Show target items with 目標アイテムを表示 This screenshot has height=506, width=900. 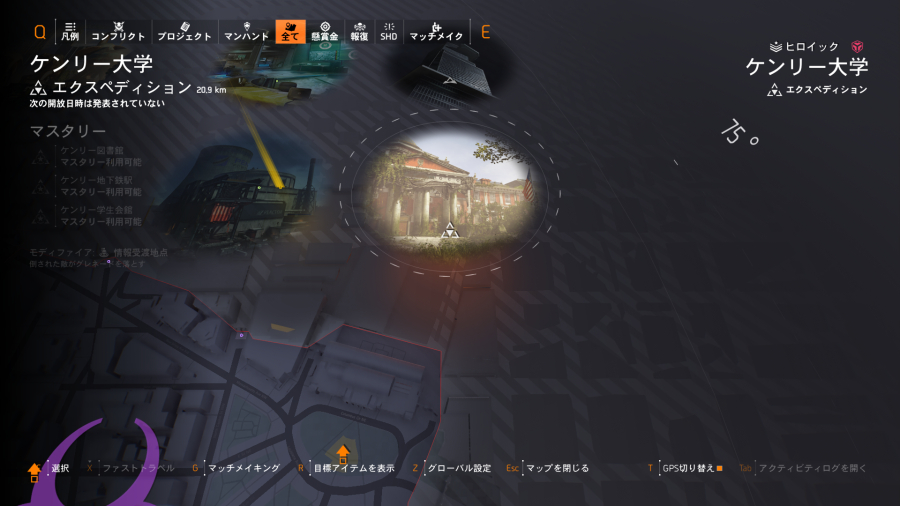click(353, 468)
